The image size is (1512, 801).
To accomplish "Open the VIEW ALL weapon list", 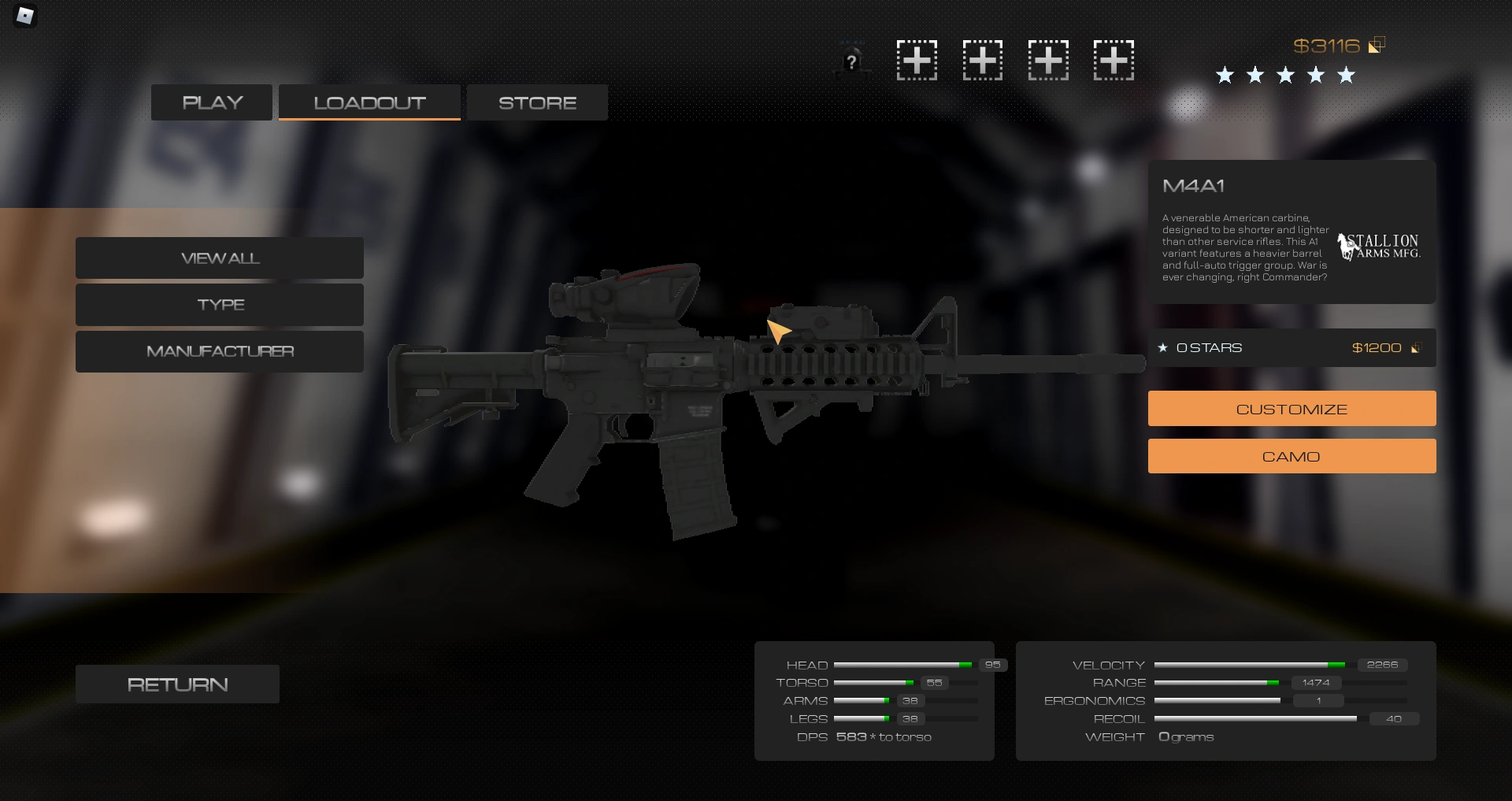I will pyautogui.click(x=219, y=258).
